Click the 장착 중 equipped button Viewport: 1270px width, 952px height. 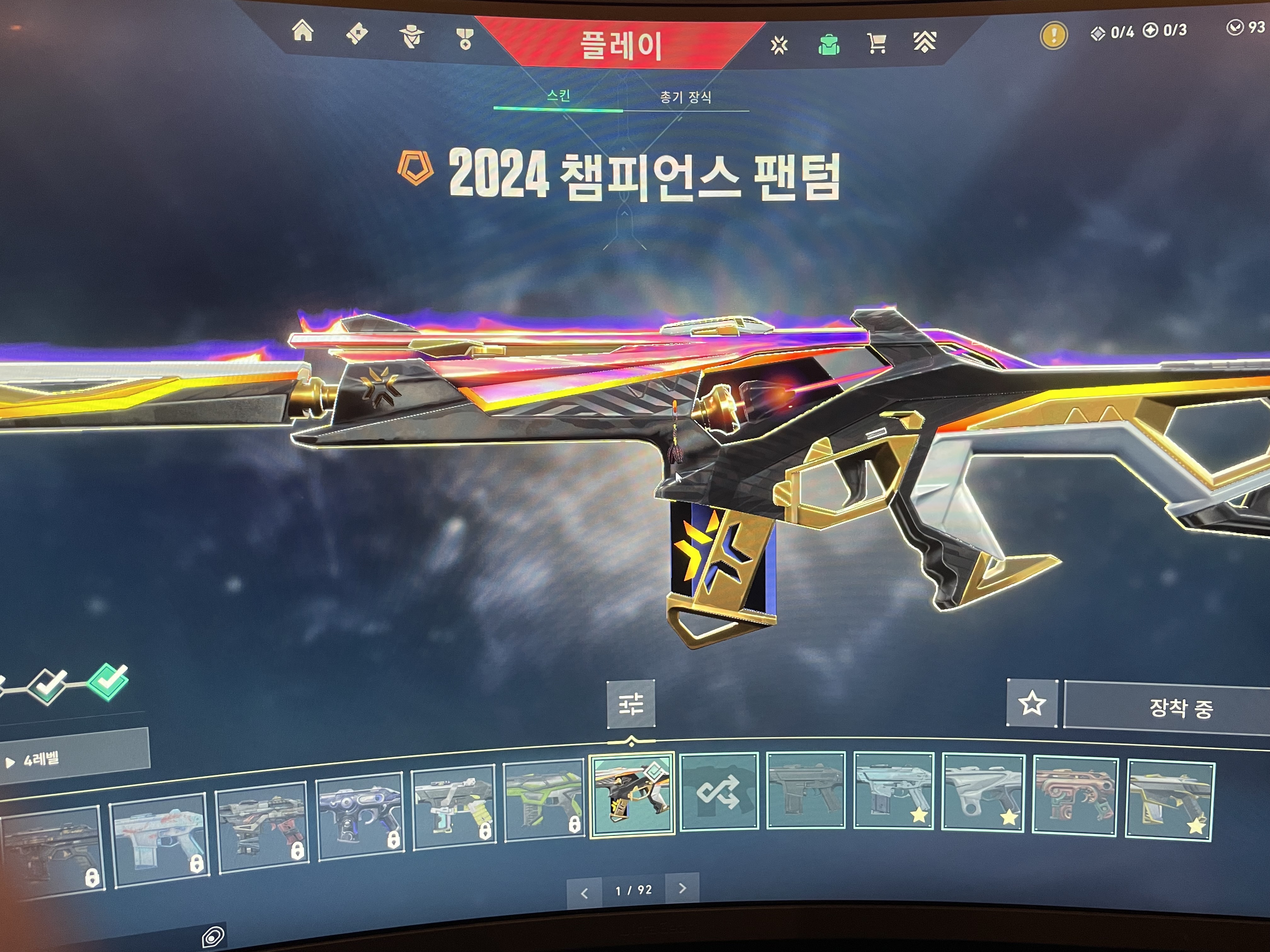pyautogui.click(x=1180, y=708)
